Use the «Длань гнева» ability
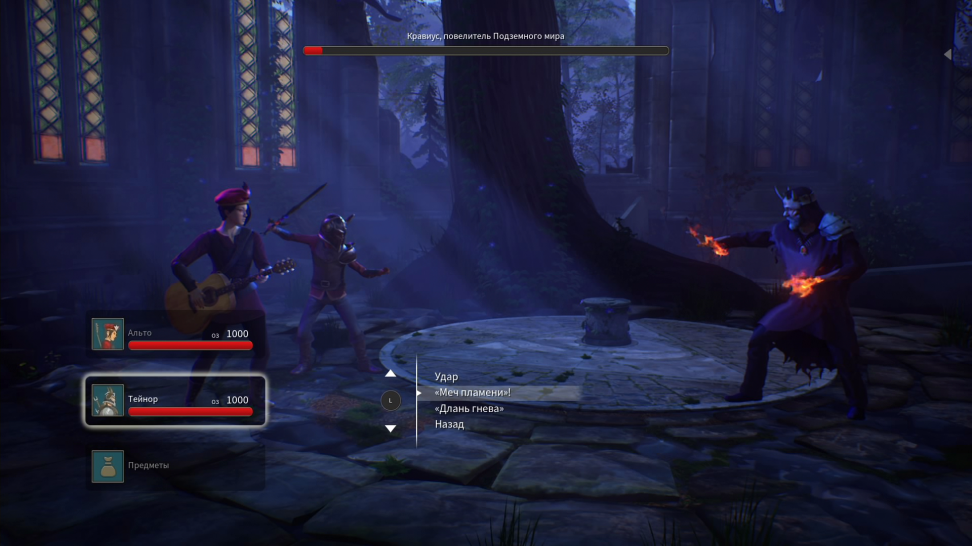This screenshot has height=546, width=972. point(469,409)
